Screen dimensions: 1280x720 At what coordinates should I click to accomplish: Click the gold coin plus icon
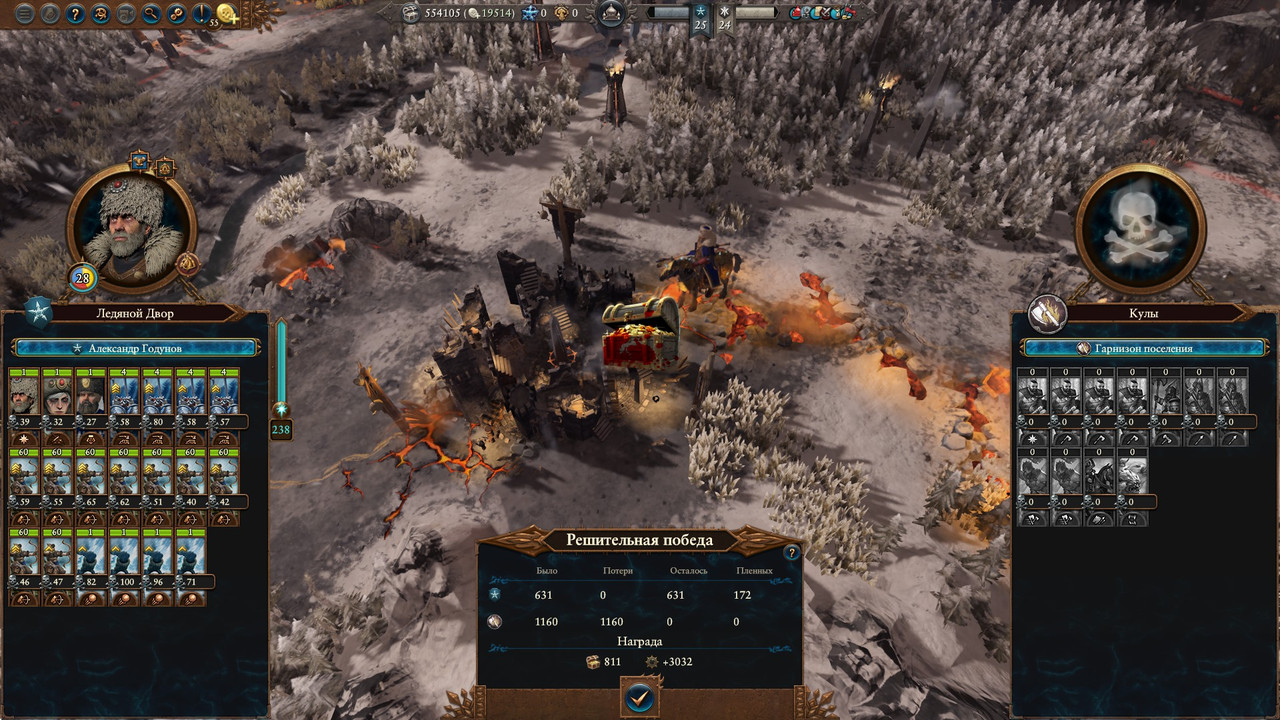228,14
